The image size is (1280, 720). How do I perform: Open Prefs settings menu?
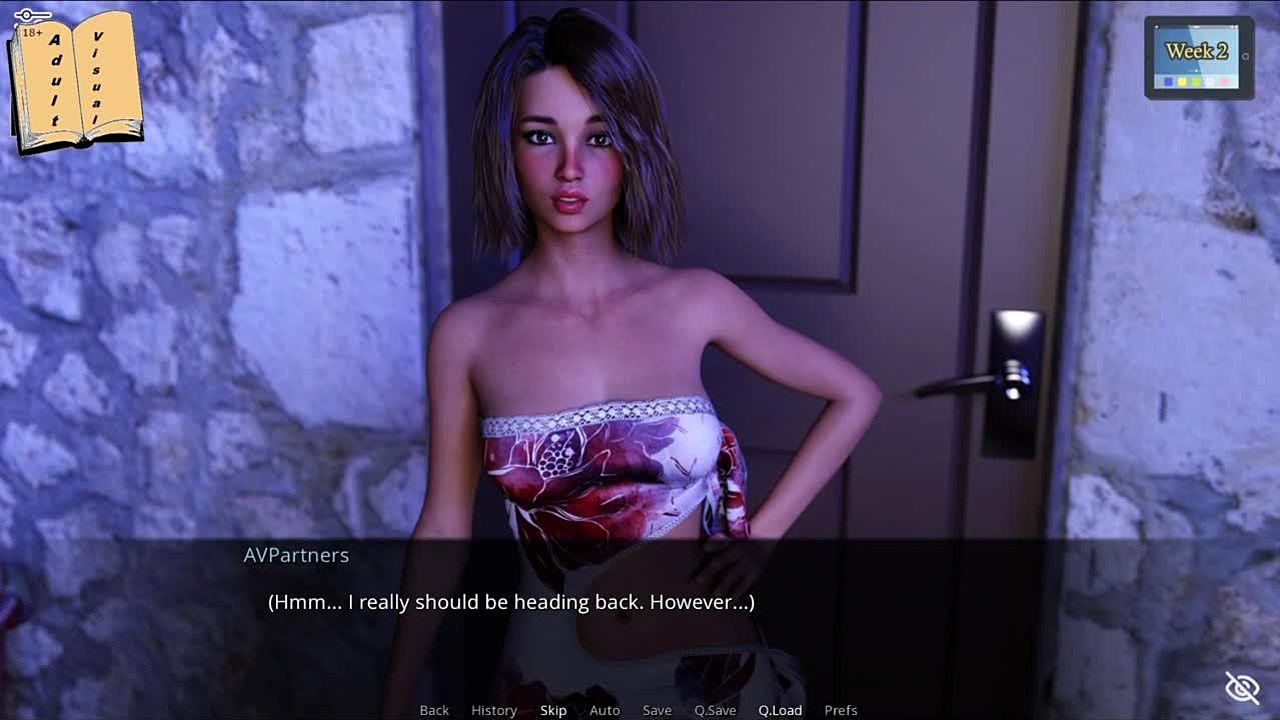click(x=841, y=710)
